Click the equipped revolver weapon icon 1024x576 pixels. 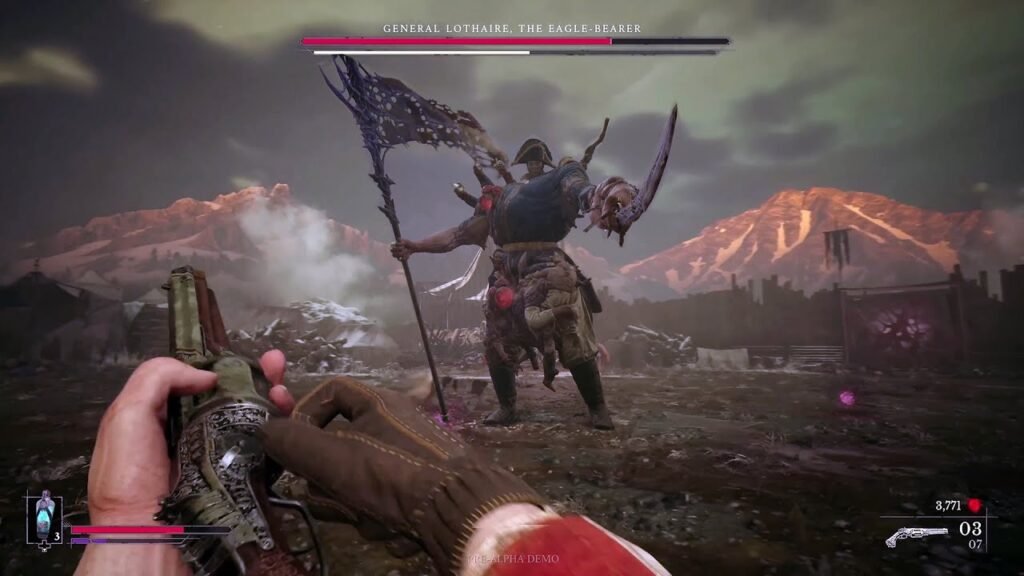click(916, 535)
